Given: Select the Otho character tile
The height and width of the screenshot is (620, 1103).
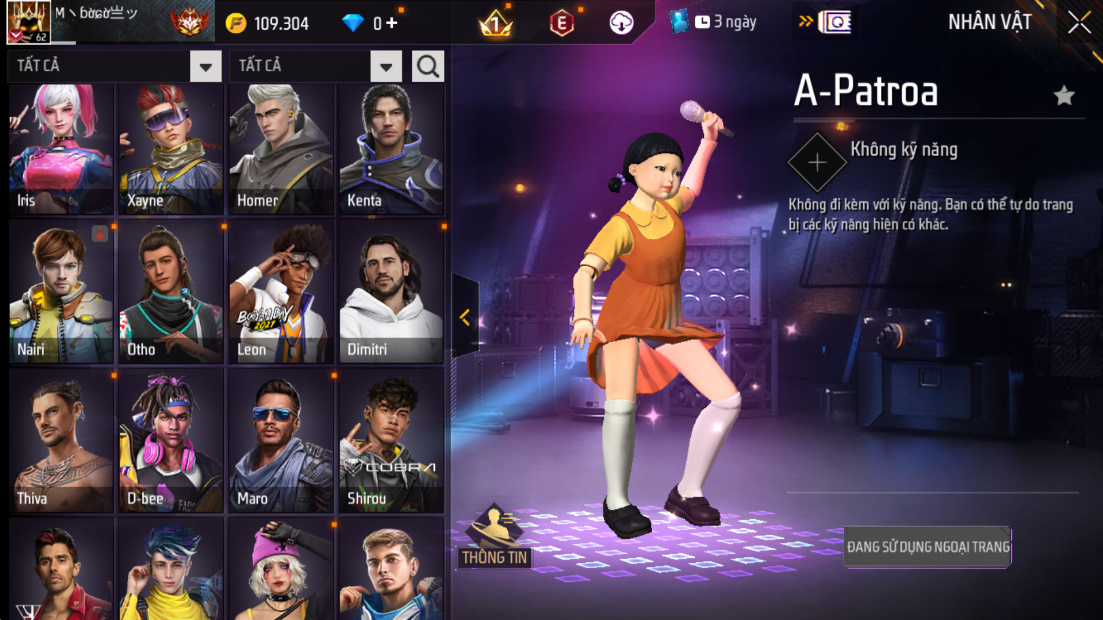Looking at the screenshot, I should (171, 291).
